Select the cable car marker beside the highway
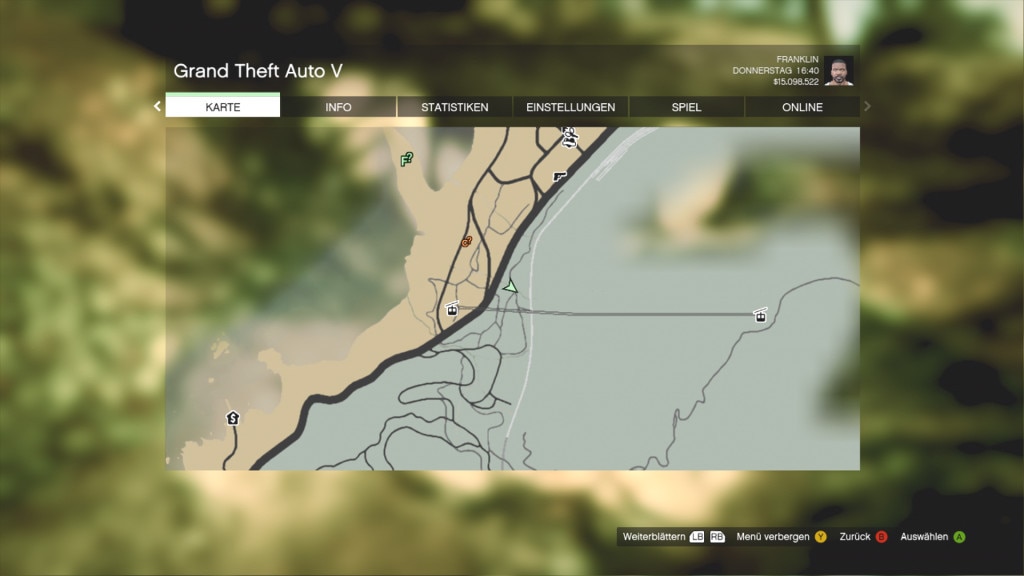This screenshot has height=576, width=1024. [x=452, y=309]
